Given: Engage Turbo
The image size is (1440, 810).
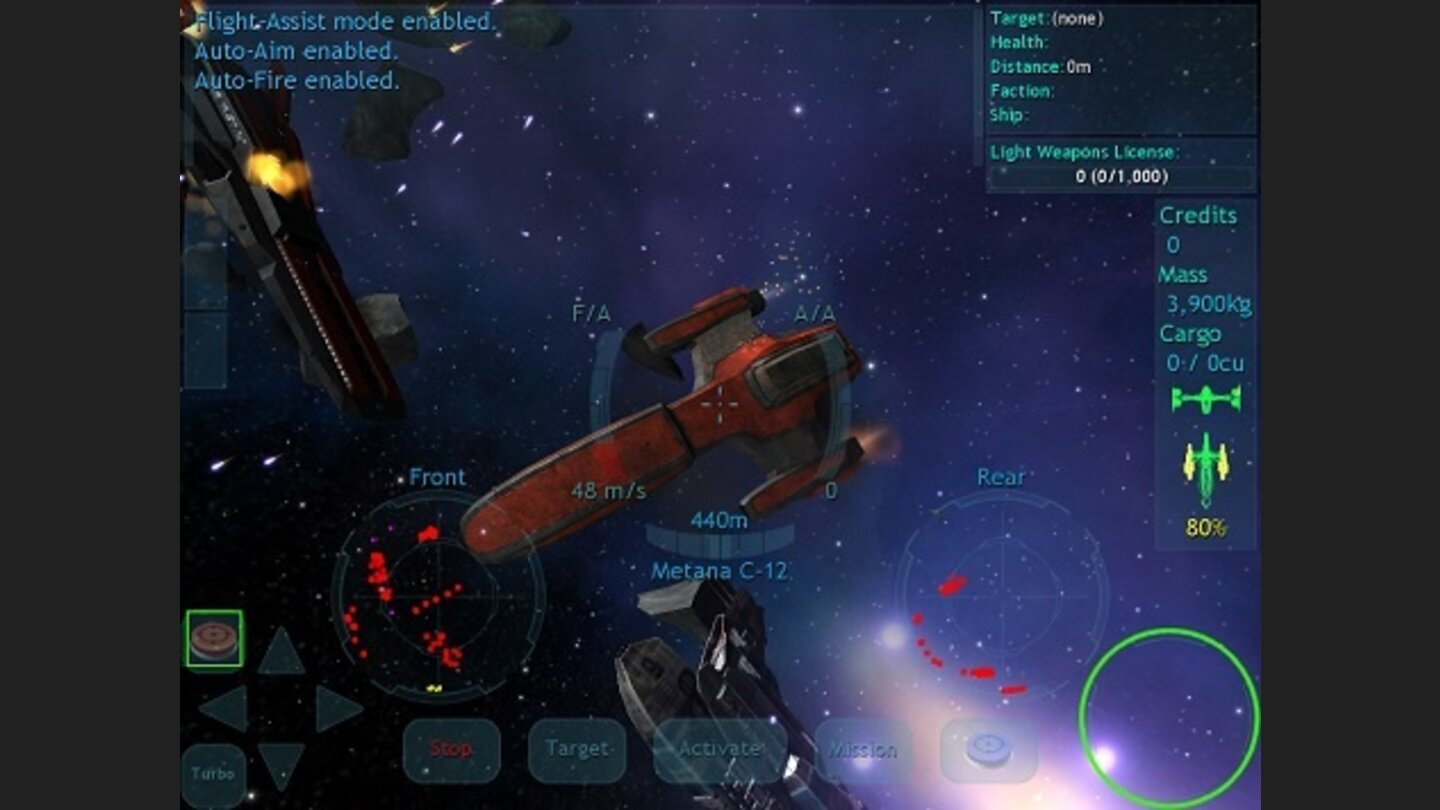Looking at the screenshot, I should [215, 773].
